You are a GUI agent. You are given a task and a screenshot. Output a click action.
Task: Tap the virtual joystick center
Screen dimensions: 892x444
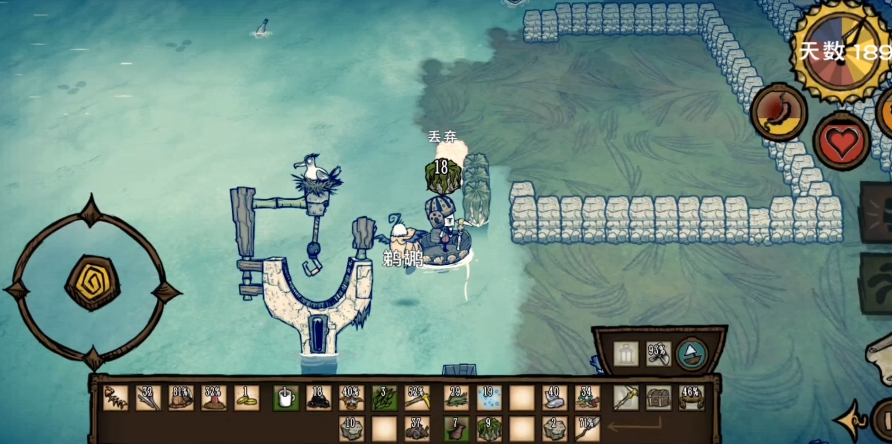point(92,281)
